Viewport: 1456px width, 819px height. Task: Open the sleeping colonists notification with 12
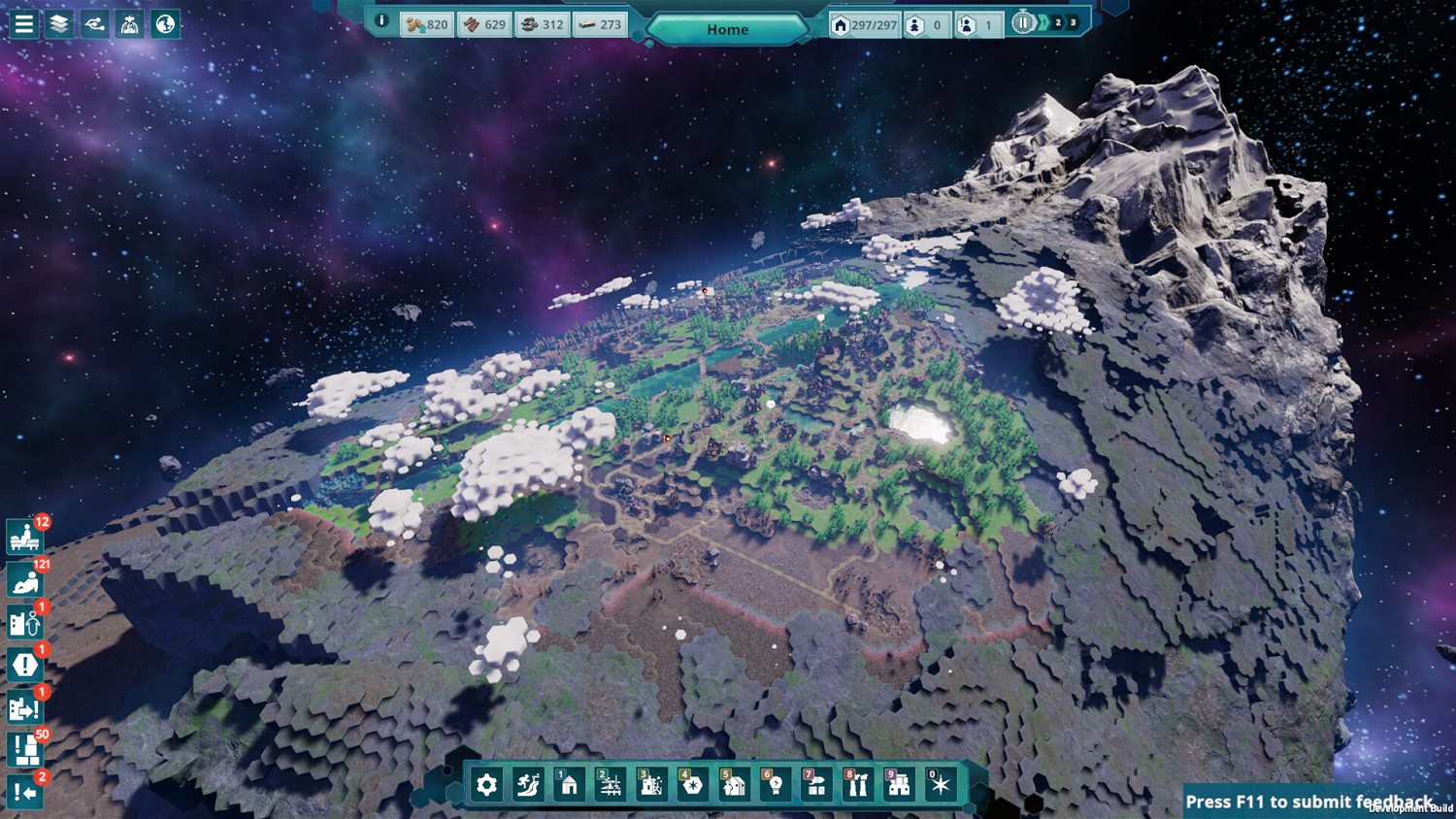(x=23, y=538)
